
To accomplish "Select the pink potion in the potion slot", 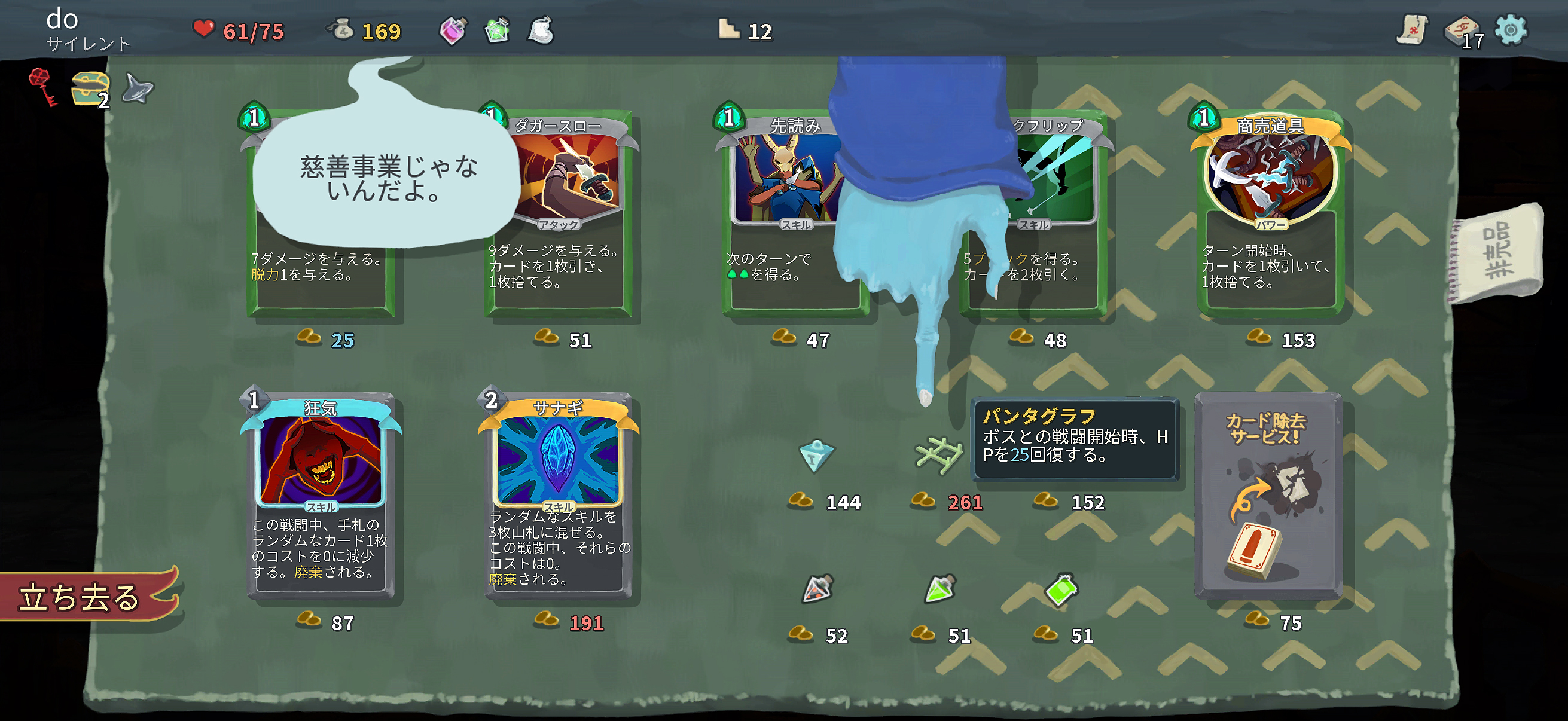I will click(x=453, y=29).
